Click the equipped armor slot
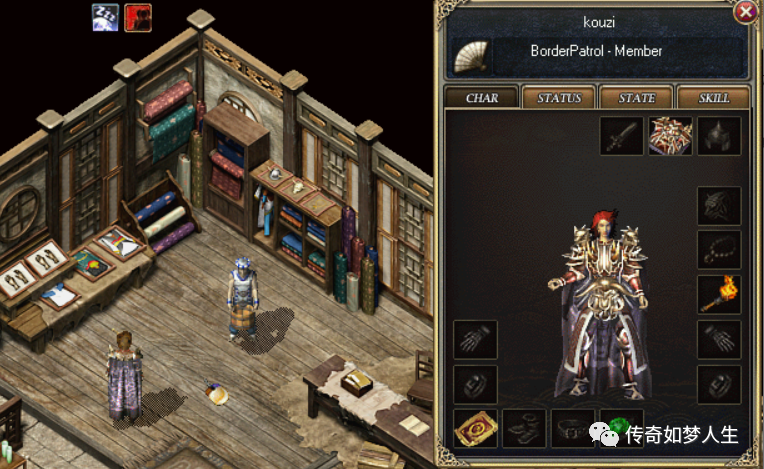 point(670,136)
